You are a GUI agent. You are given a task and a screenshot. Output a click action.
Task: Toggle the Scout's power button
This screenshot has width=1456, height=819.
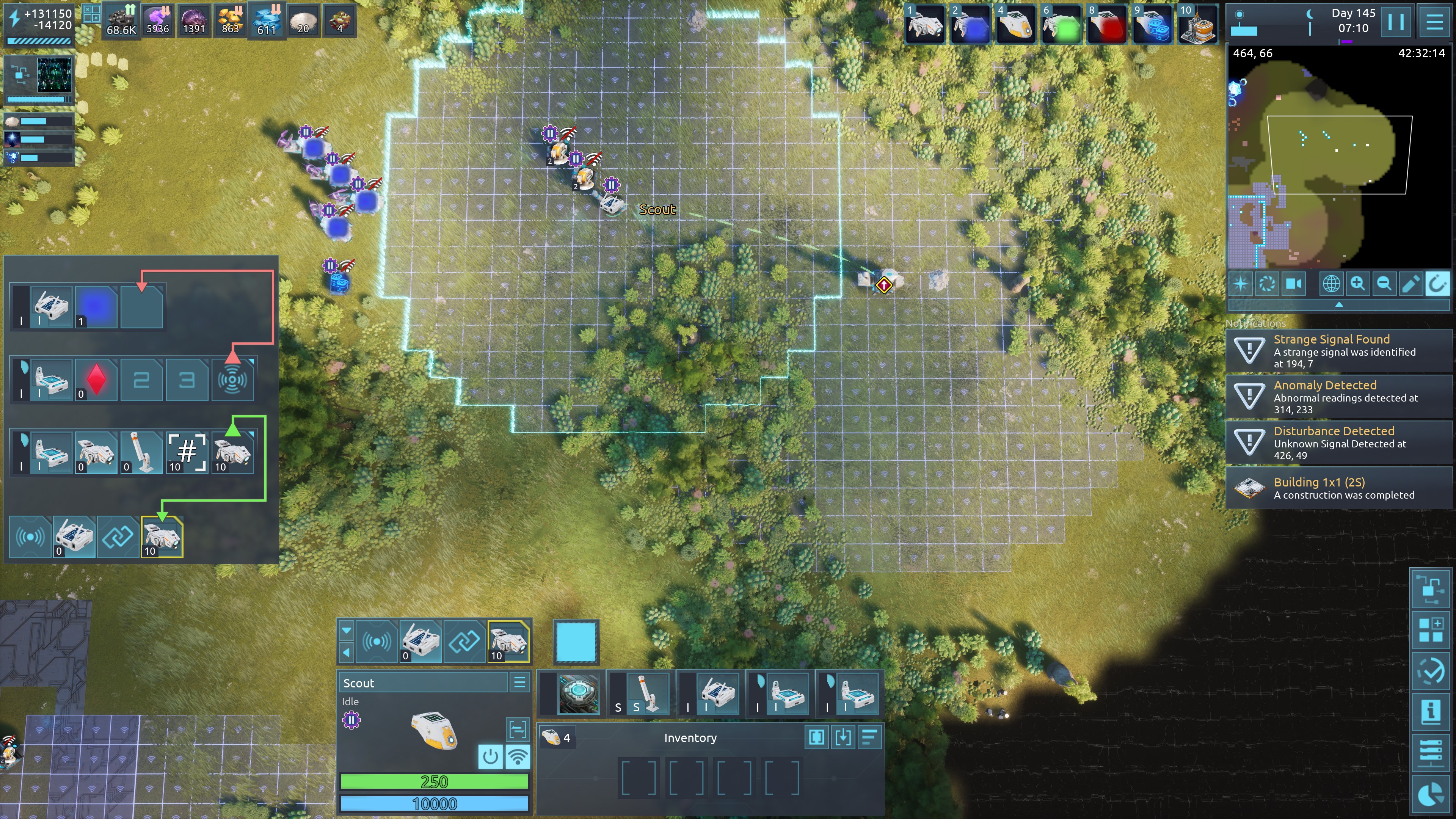click(490, 756)
